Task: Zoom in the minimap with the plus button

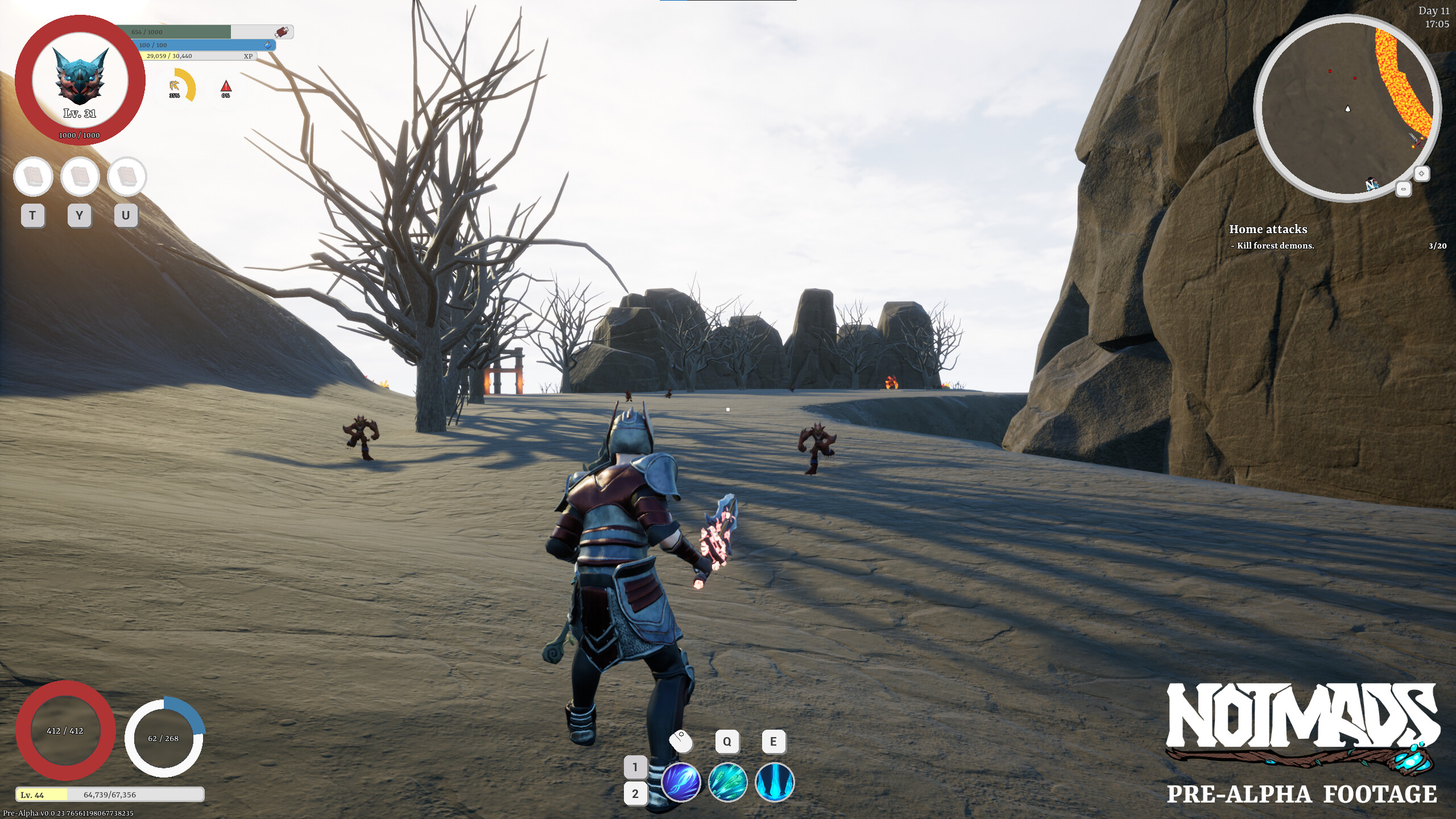Action: 1421,175
